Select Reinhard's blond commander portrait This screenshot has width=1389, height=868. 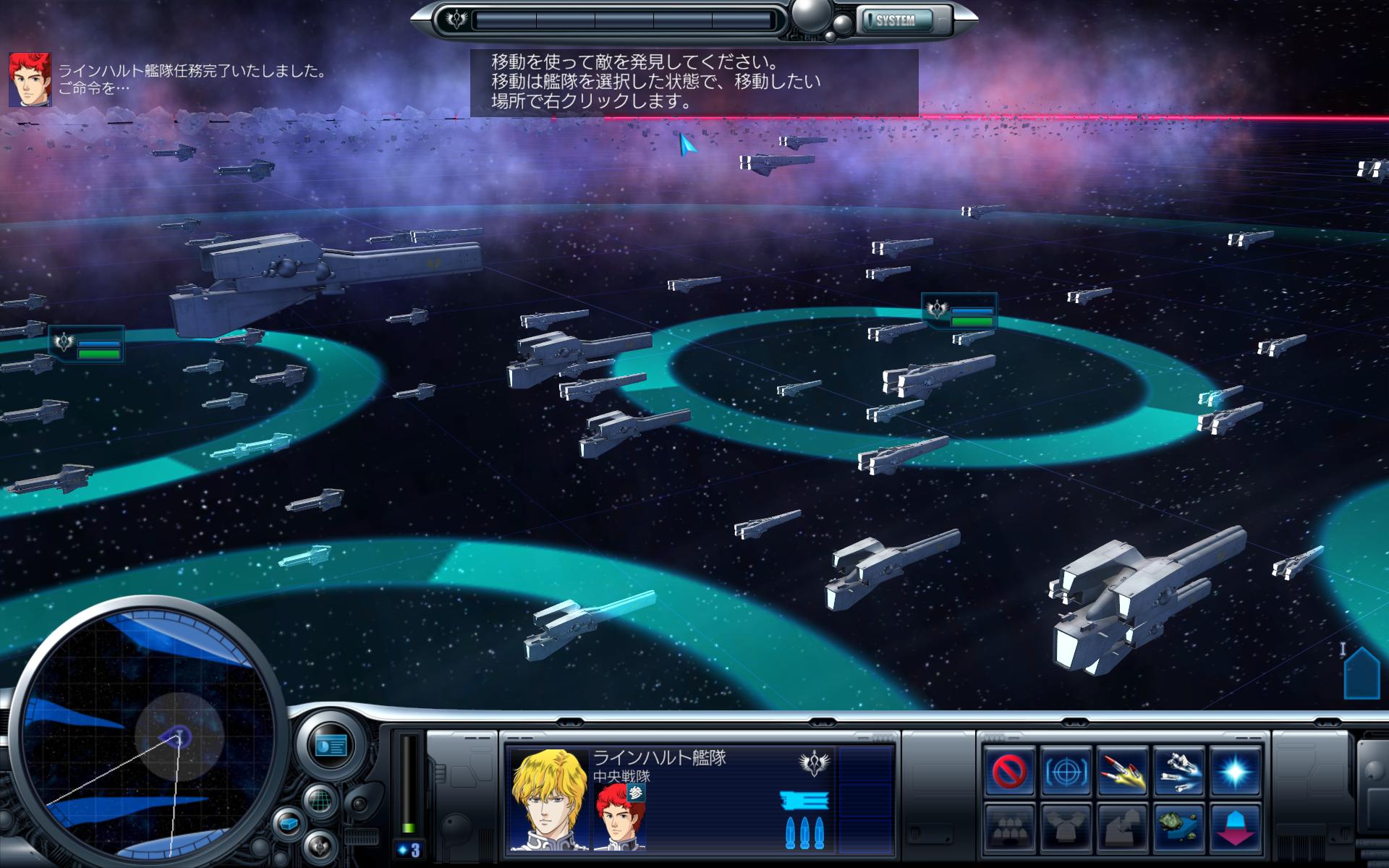(548, 799)
